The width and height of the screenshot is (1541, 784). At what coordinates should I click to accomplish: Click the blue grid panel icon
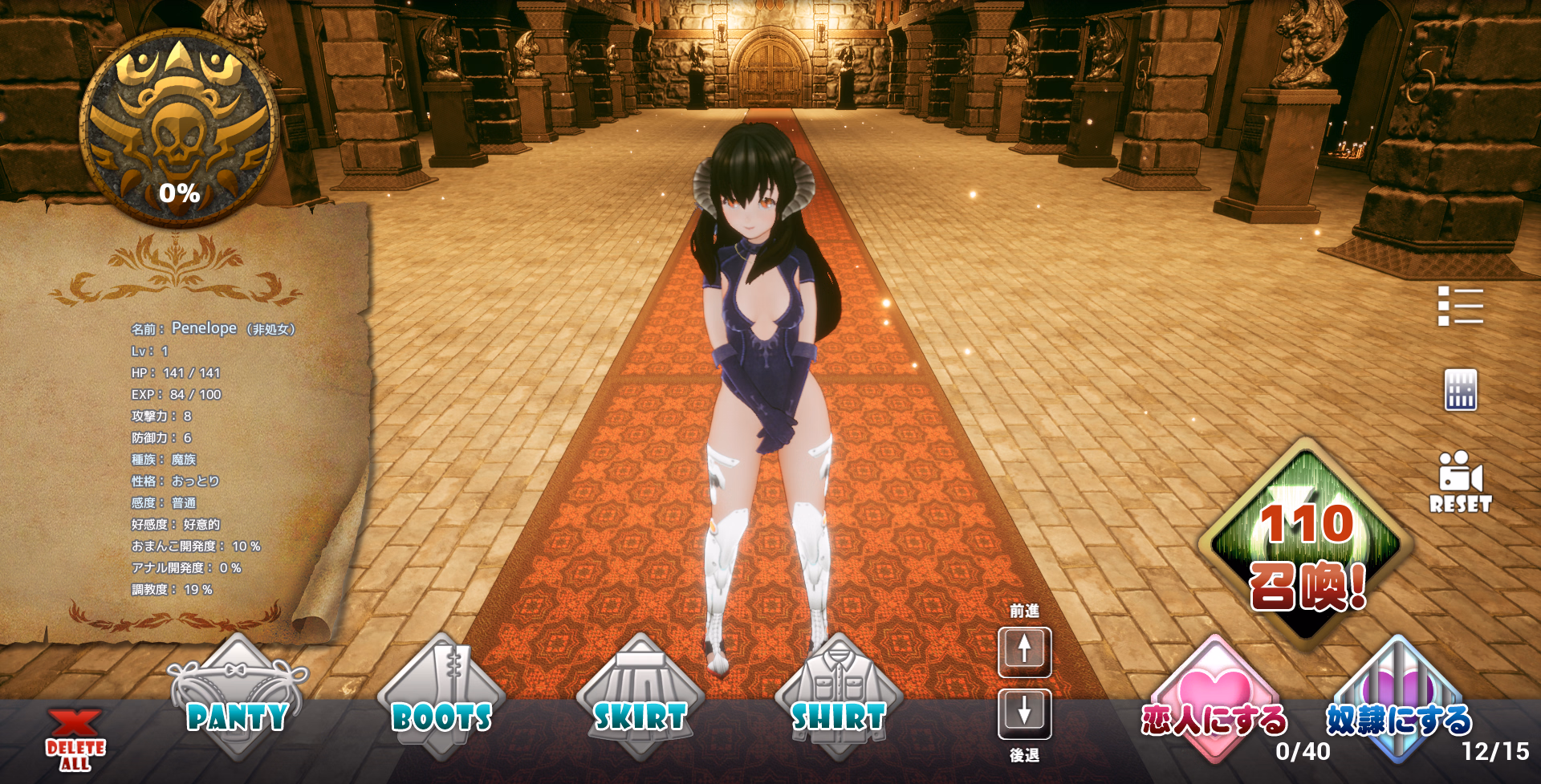[1460, 390]
